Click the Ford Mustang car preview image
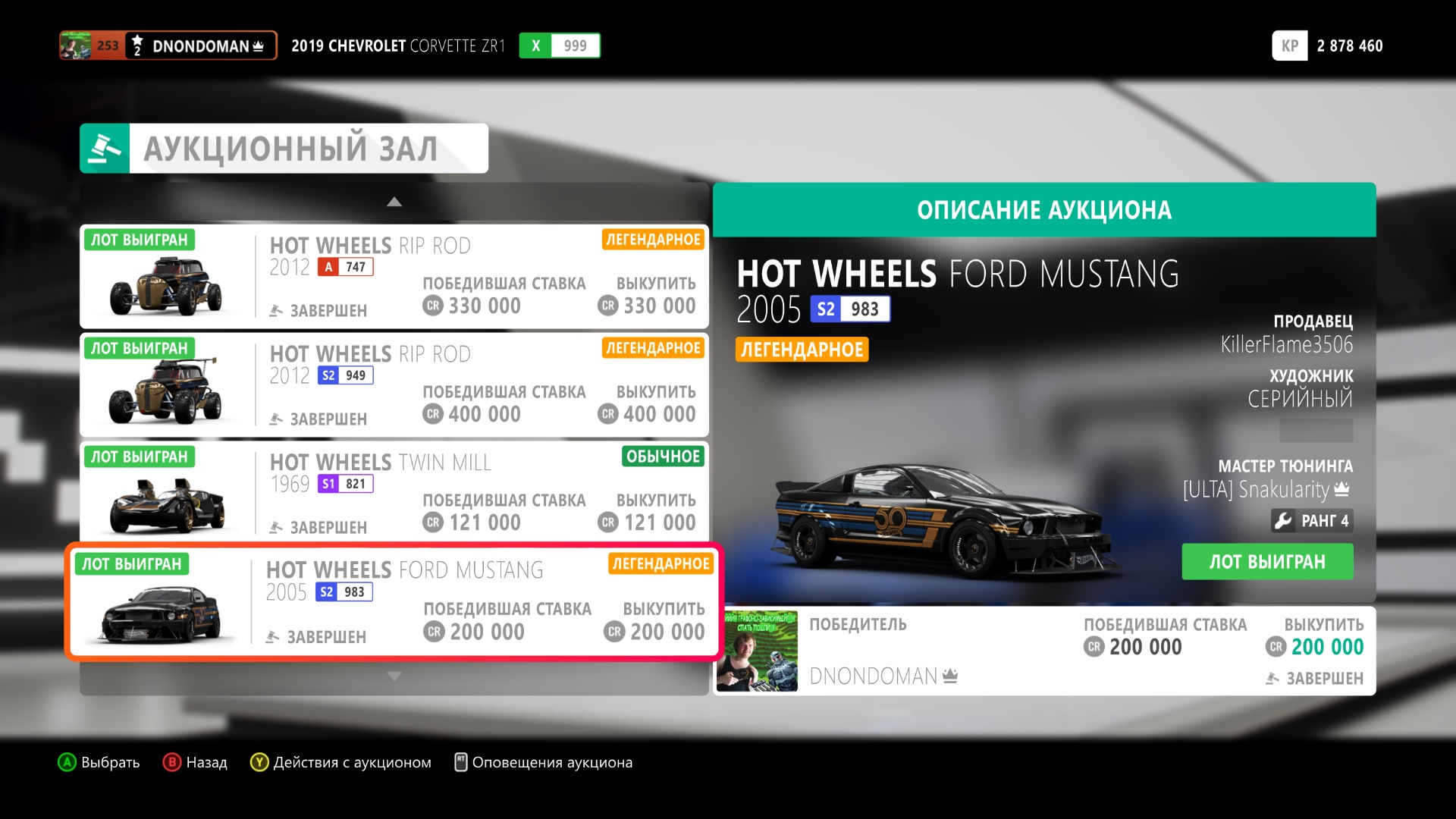Screen dimensions: 1456x819 940,525
